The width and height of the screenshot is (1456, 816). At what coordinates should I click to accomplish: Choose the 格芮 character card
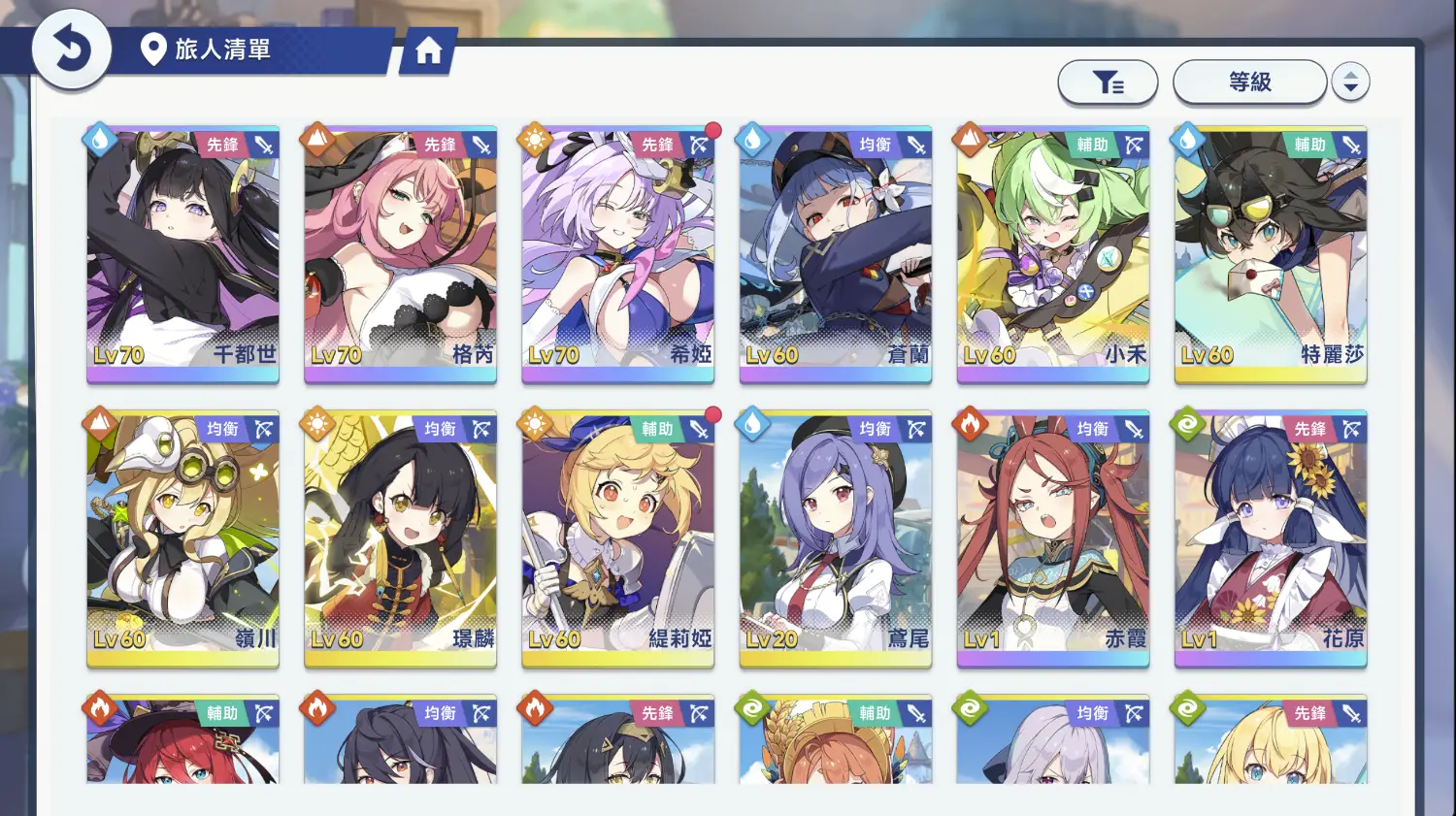[x=401, y=252]
